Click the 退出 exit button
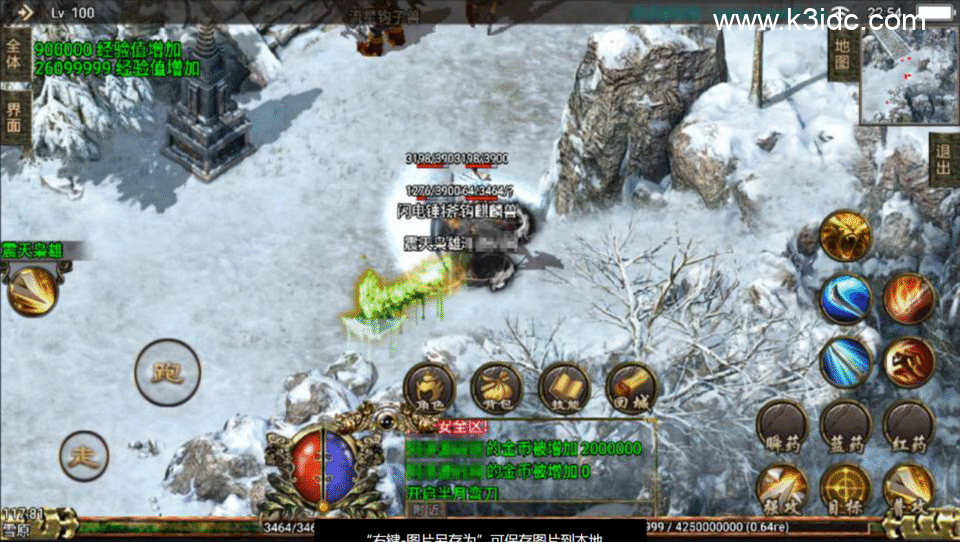960x542 pixels. tap(943, 160)
